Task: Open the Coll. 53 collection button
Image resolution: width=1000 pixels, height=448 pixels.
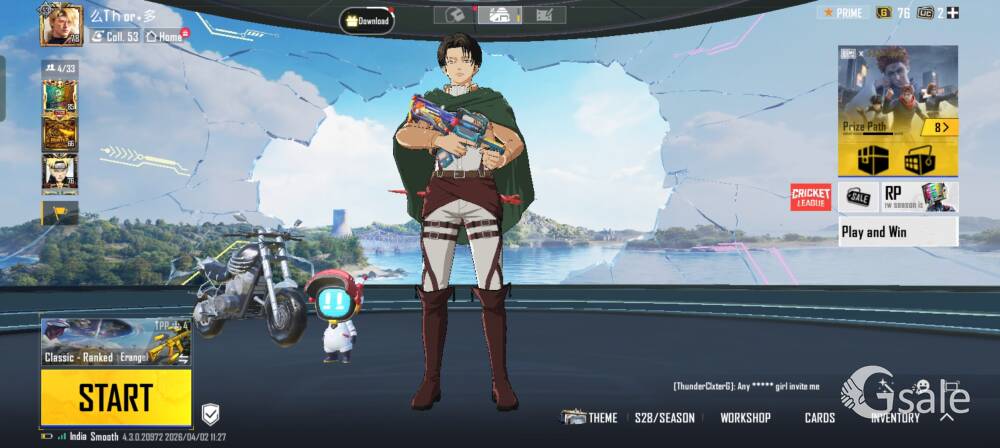Action: pyautogui.click(x=114, y=37)
